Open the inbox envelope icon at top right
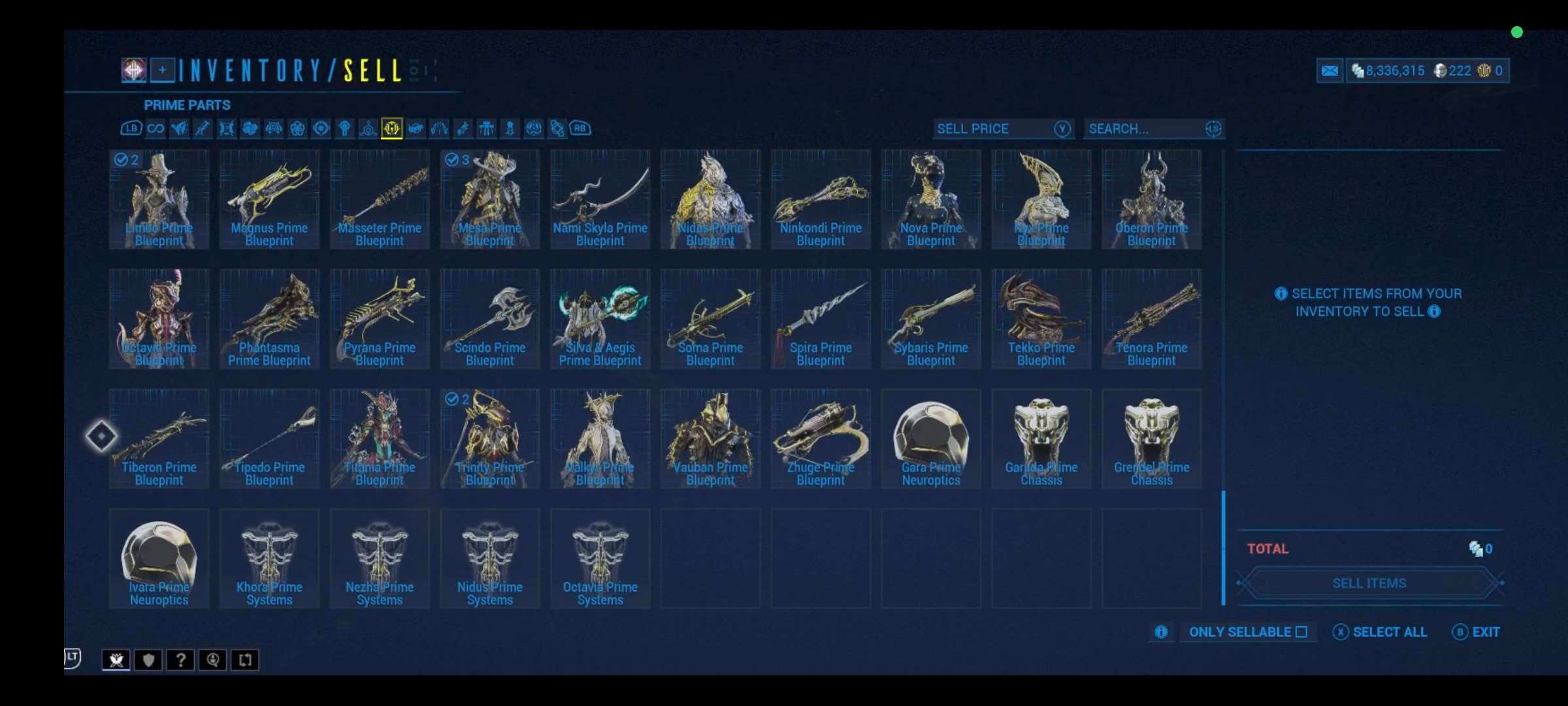Screen dimensions: 1568x706 click(1330, 71)
